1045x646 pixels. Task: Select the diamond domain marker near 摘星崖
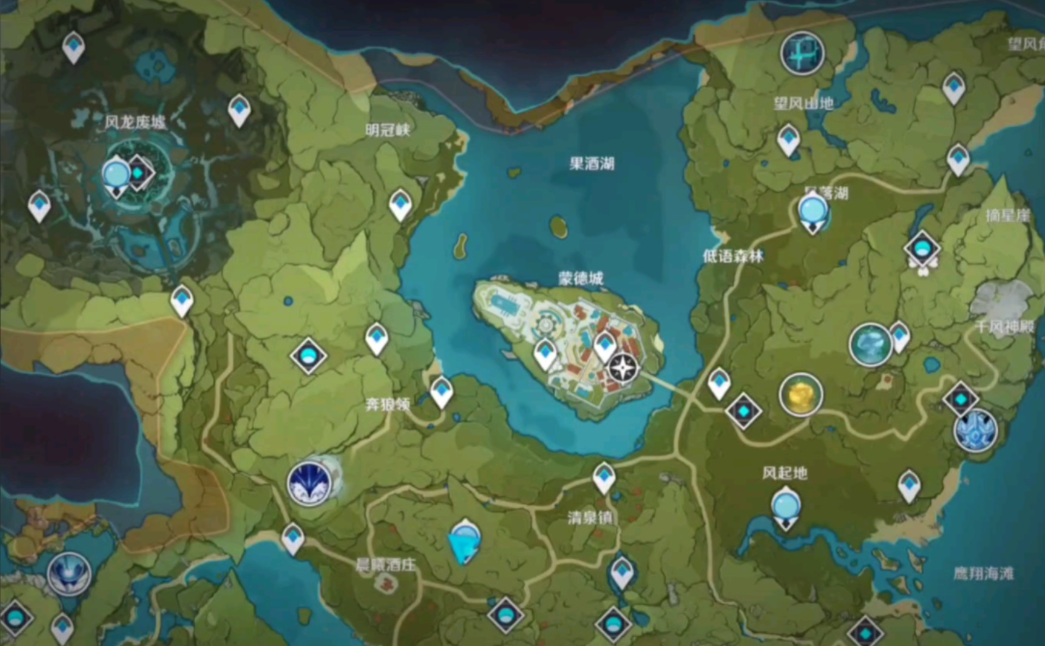[x=922, y=249]
